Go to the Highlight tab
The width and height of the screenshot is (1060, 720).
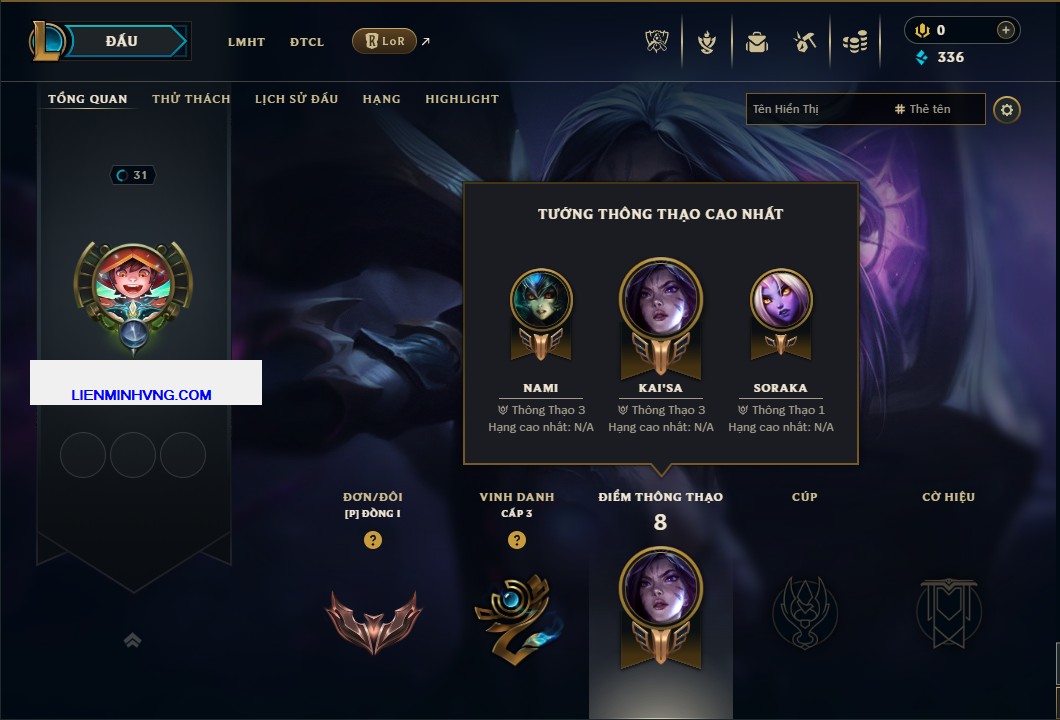[461, 99]
